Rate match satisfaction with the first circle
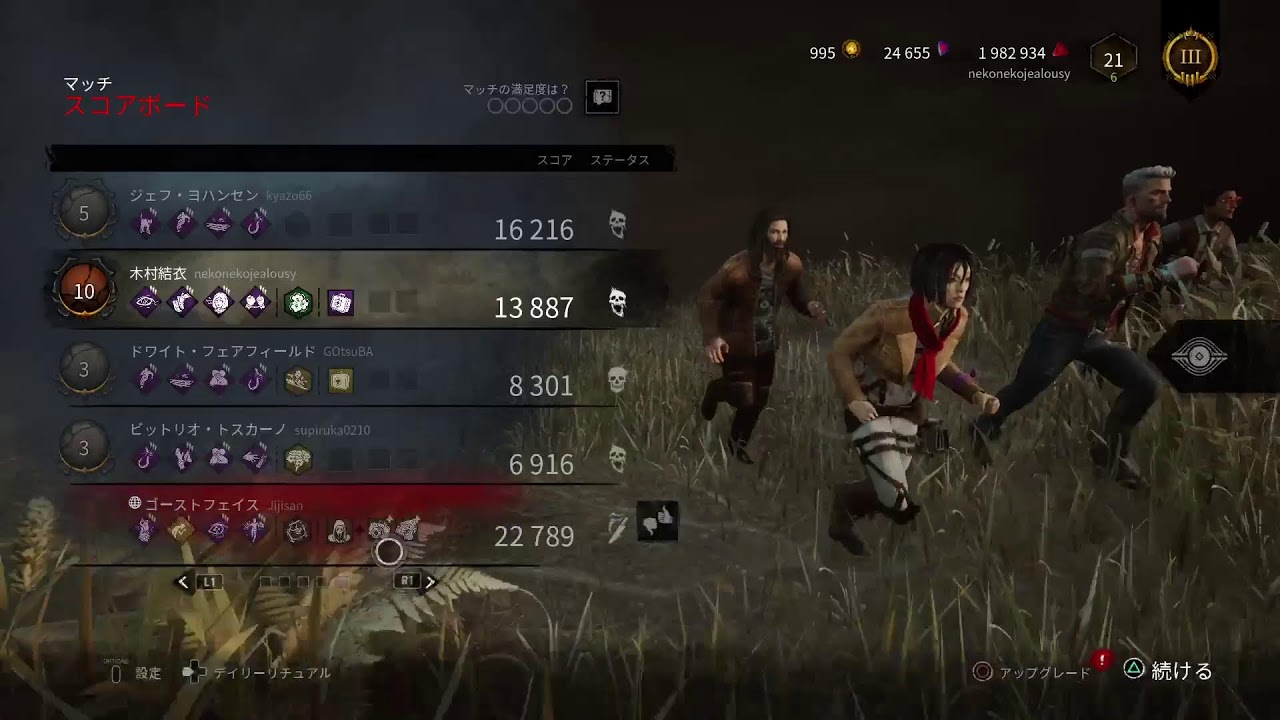1280x720 pixels. tap(496, 104)
